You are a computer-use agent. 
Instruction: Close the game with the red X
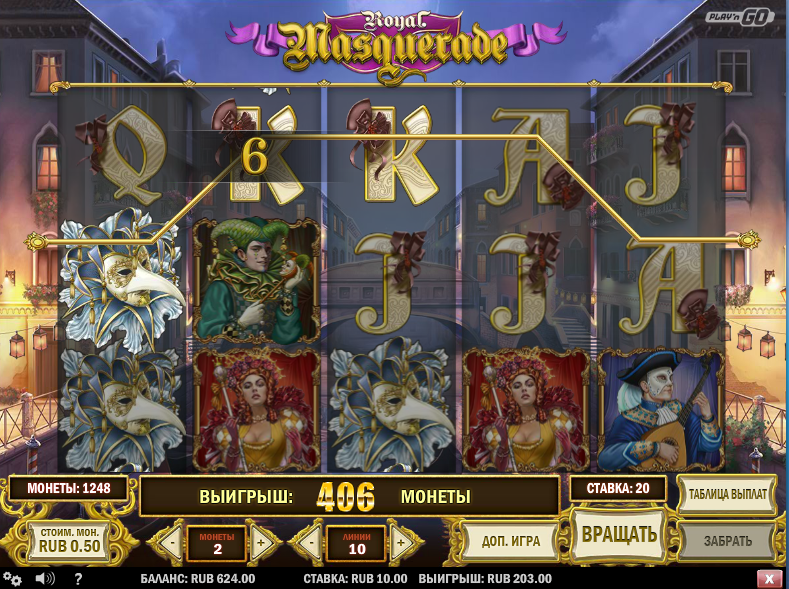[x=769, y=578]
